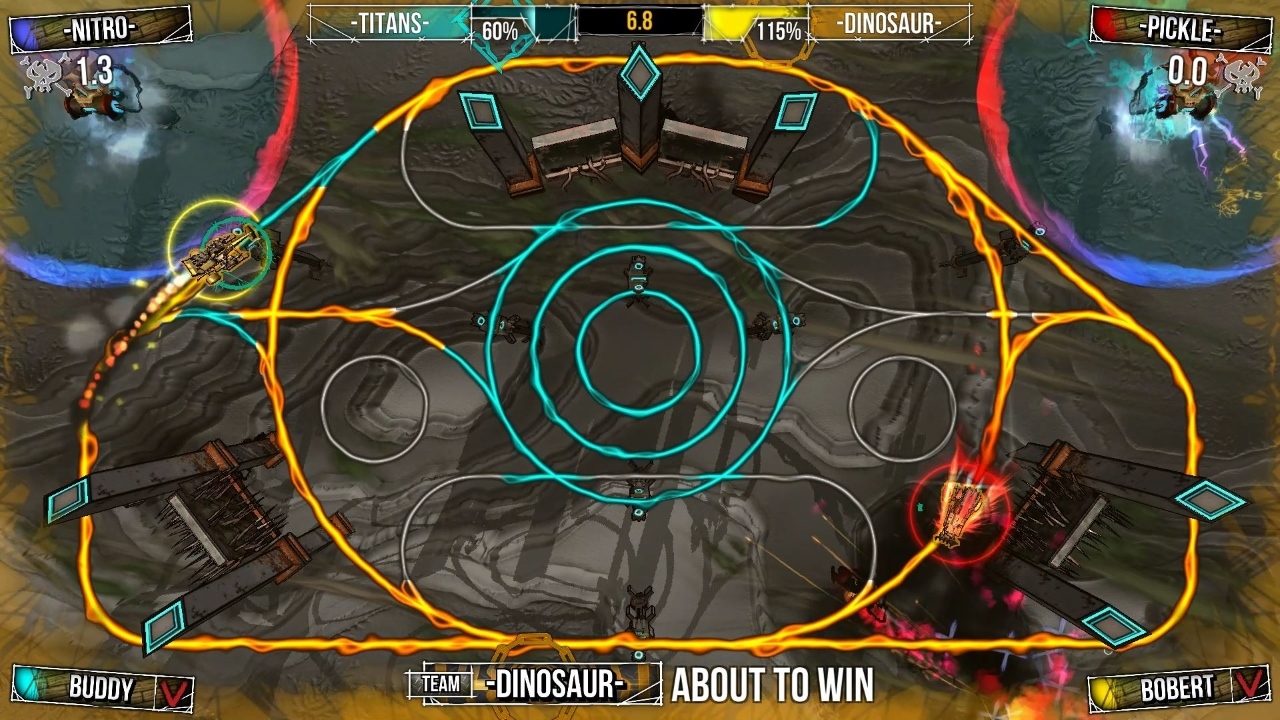Expand the NITRO player banner
Image resolution: width=1280 pixels, height=720 pixels.
tap(100, 29)
